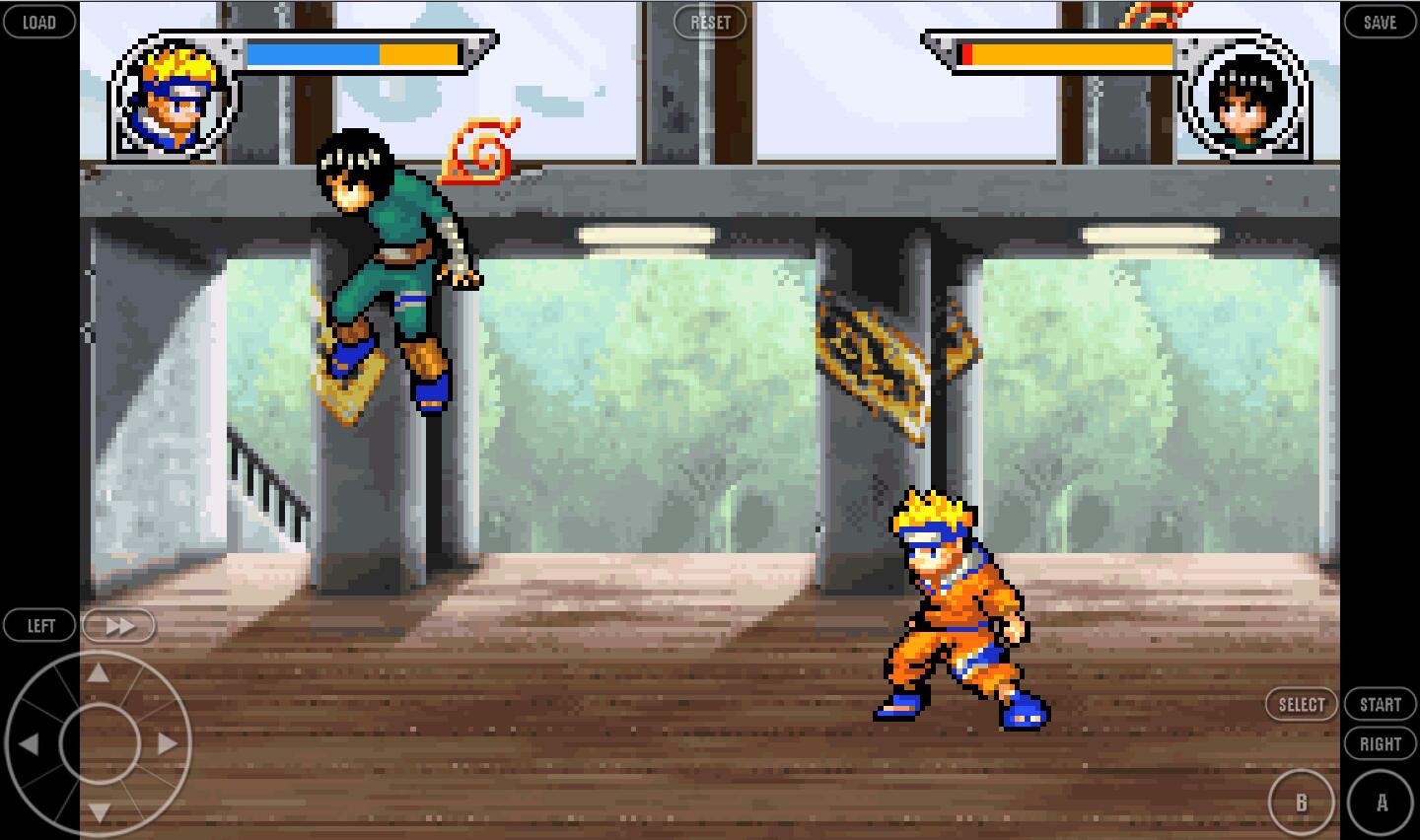Tap SAVE to save the game state
The image size is (1420, 840).
[1380, 21]
